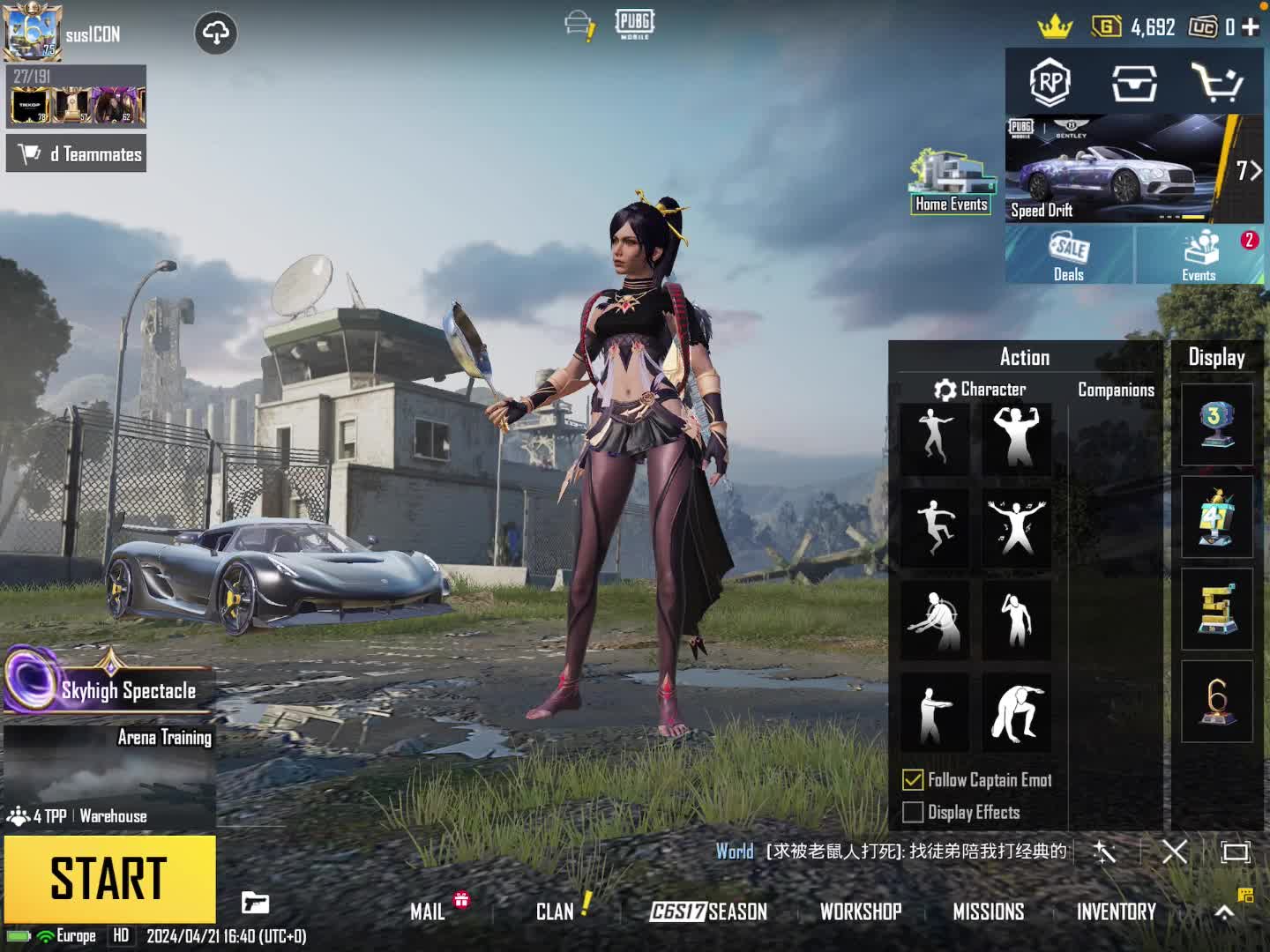Open the Royale Pass RP icon
The image size is (1270, 952).
tap(1050, 83)
